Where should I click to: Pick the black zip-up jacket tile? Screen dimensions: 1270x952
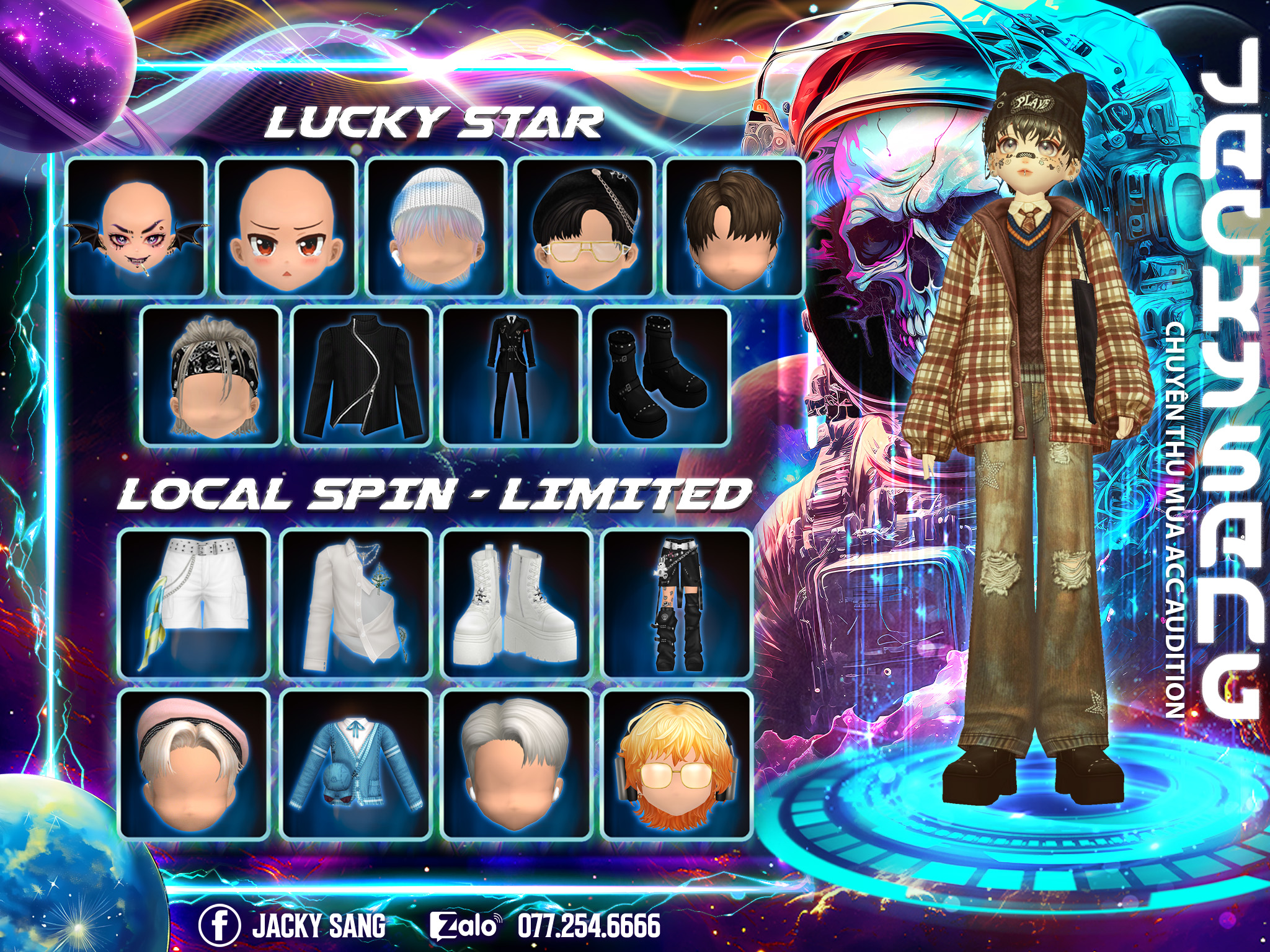pyautogui.click(x=362, y=376)
